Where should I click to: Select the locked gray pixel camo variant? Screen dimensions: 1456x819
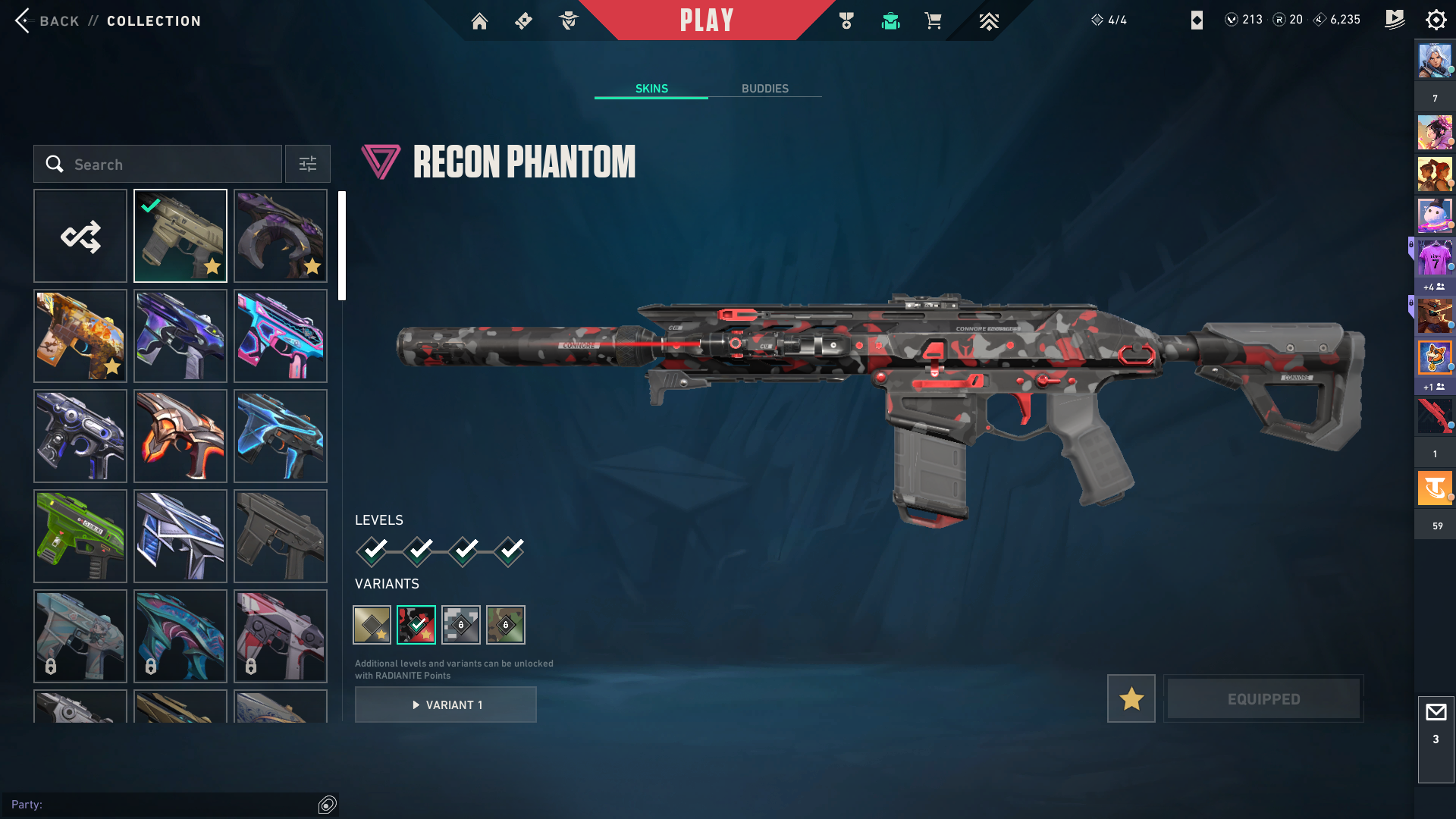pyautogui.click(x=461, y=625)
